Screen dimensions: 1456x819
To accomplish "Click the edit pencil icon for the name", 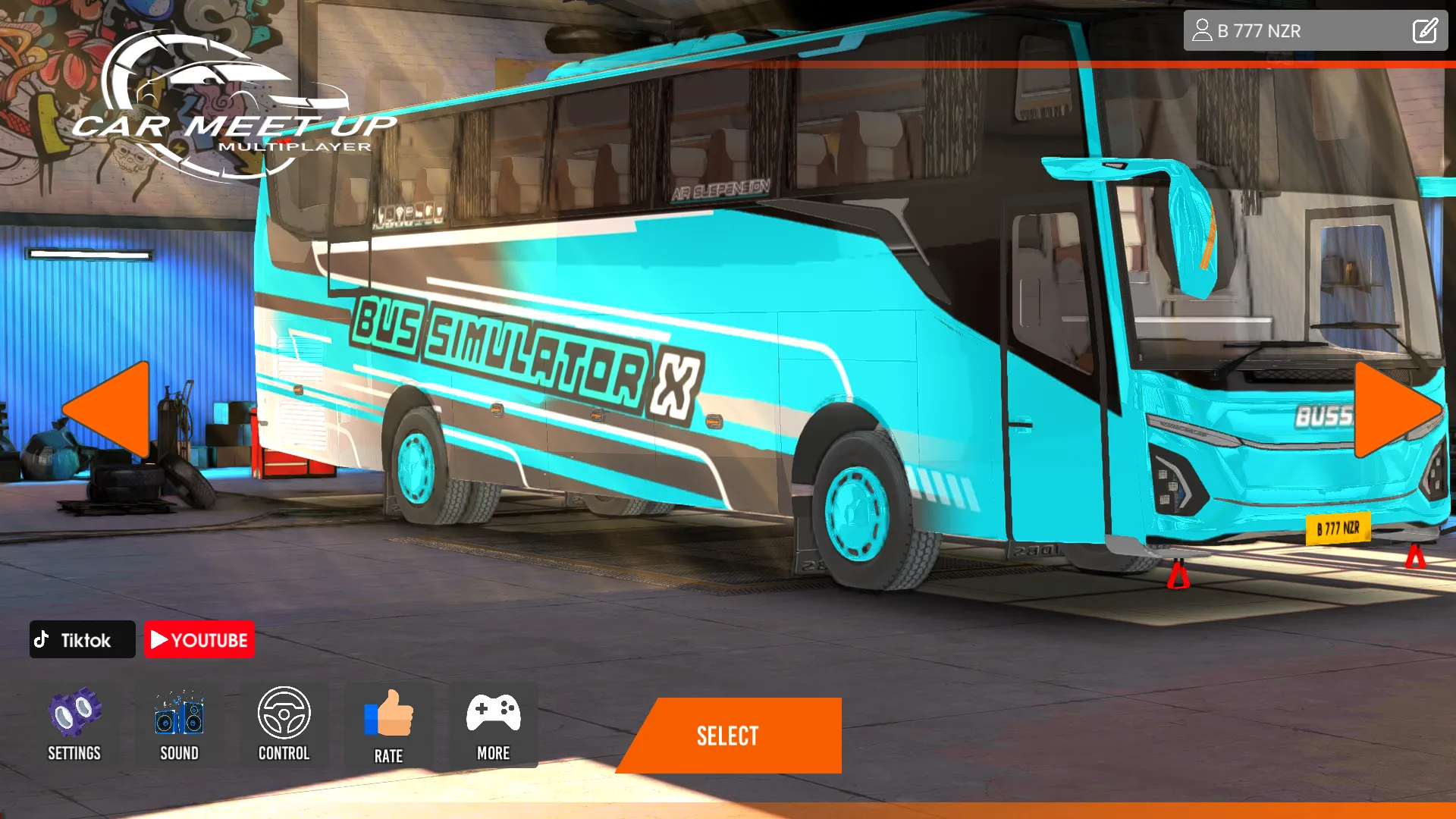I will tap(1425, 30).
